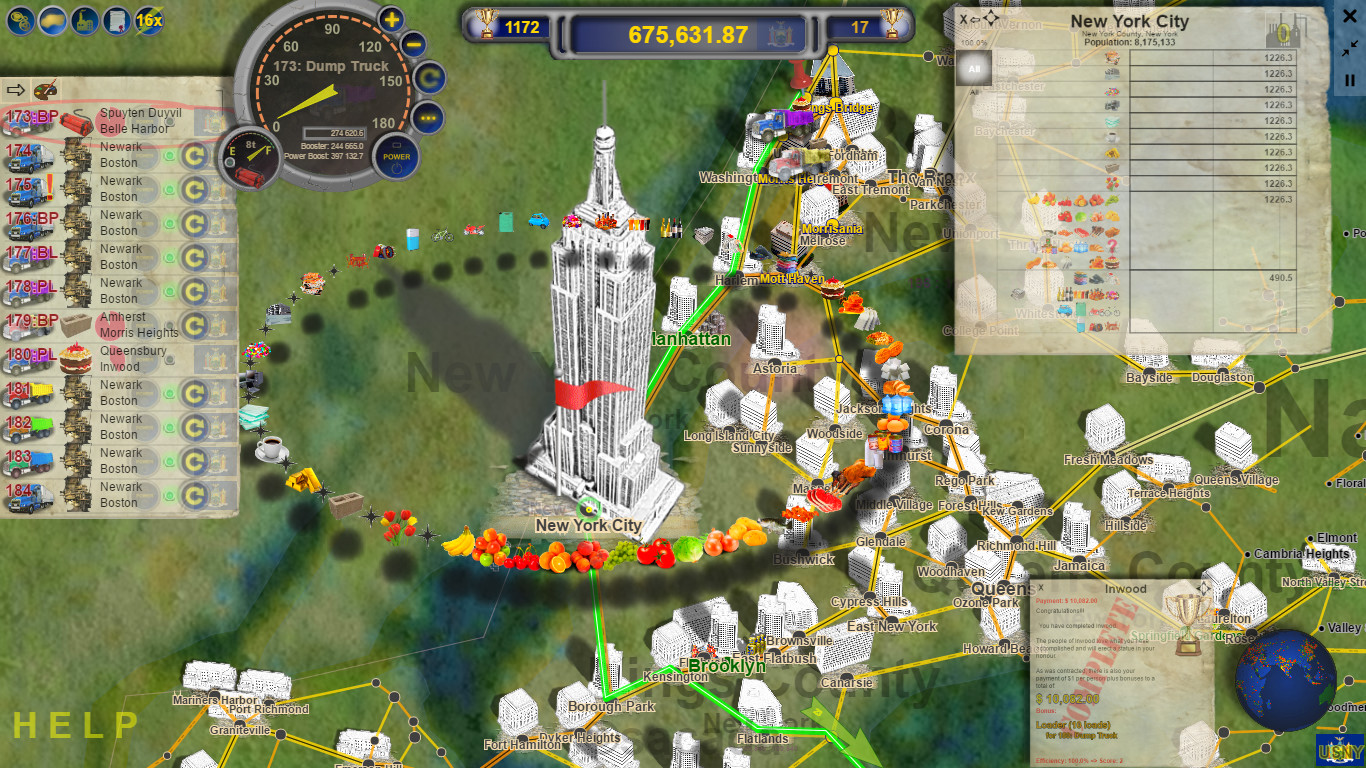Select truck 180:PL Queensbury in the truck list
This screenshot has height=768, width=1366.
(120, 359)
